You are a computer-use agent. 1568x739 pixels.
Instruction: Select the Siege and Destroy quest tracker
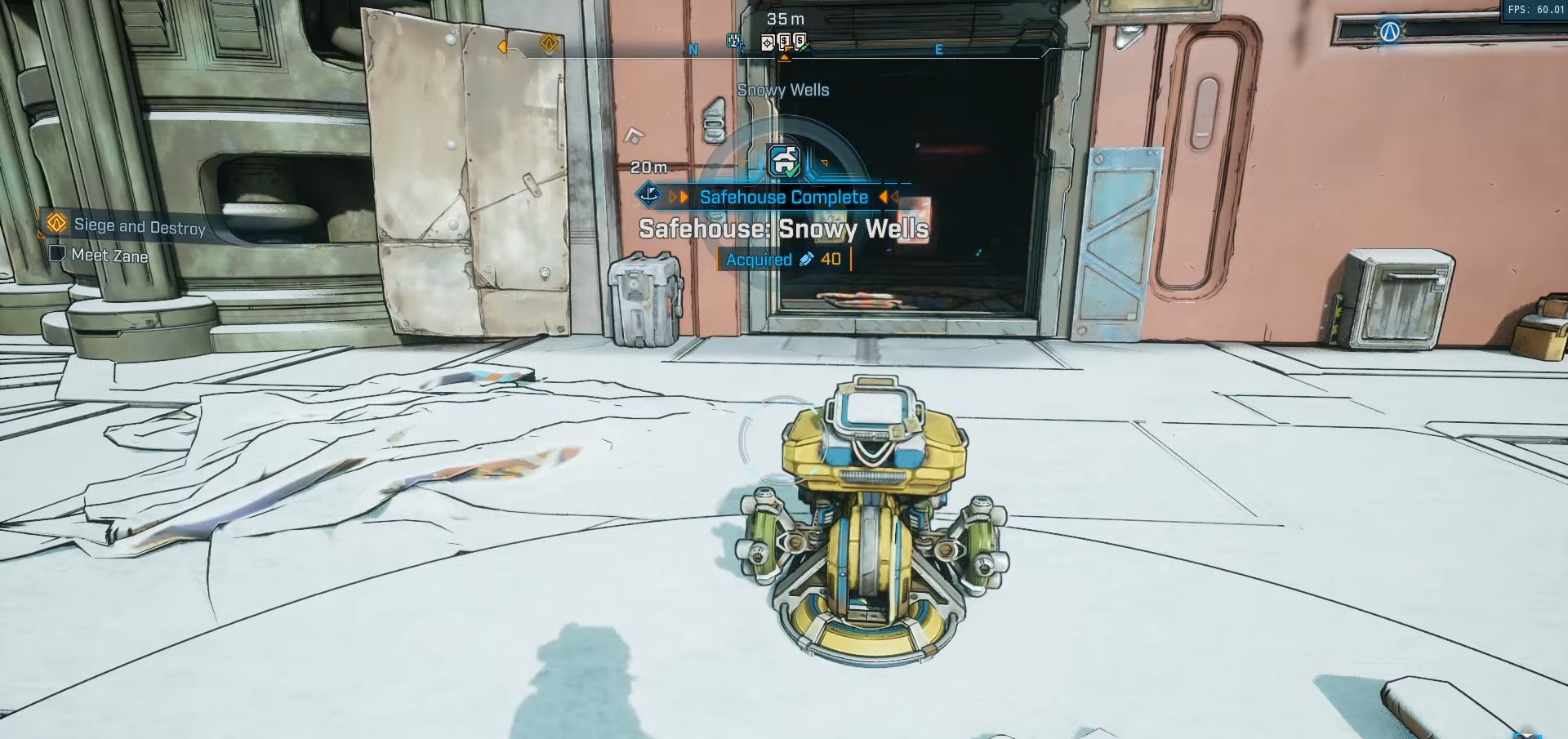pos(139,225)
